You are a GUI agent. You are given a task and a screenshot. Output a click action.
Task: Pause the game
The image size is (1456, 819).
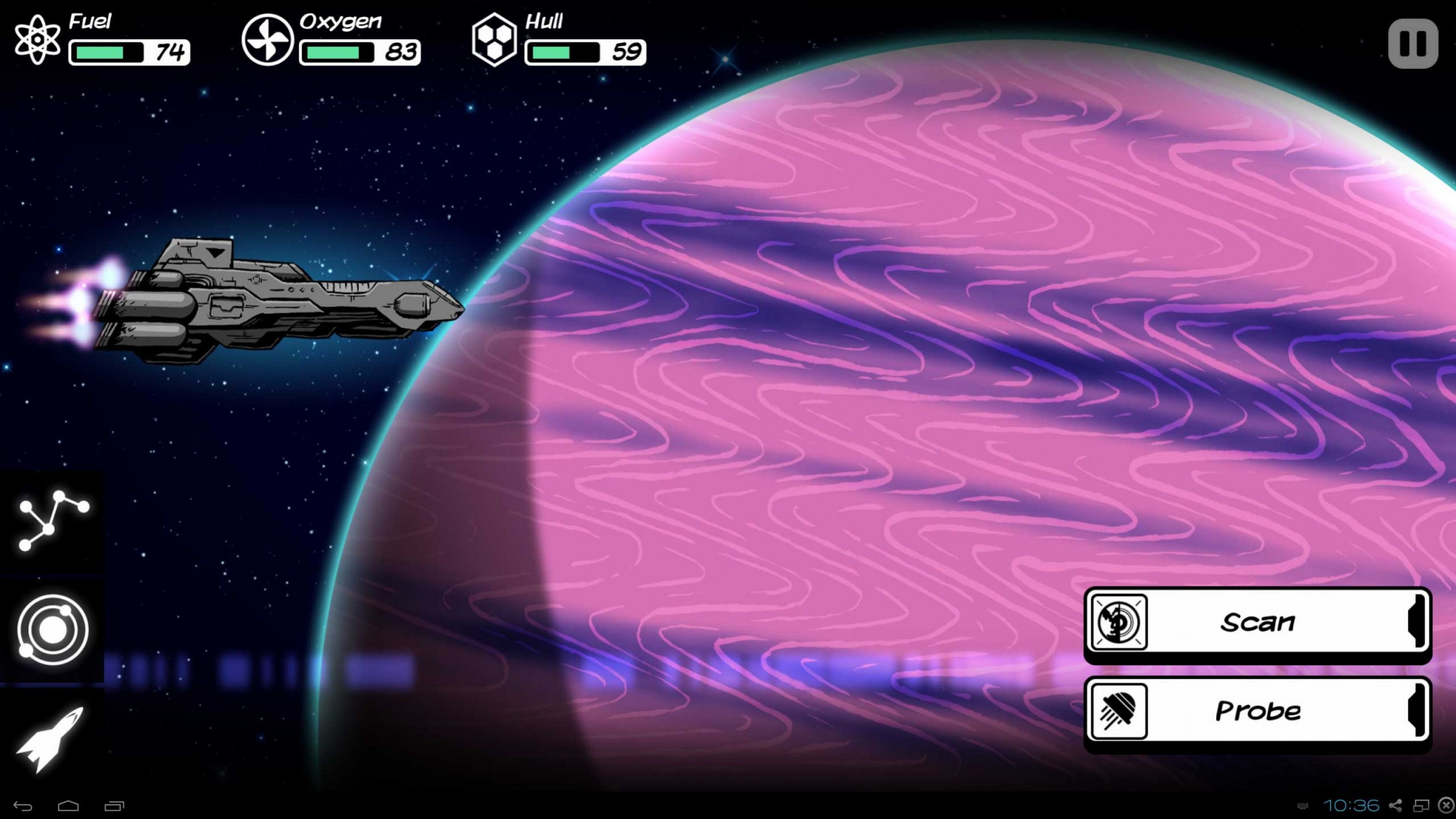(1412, 44)
